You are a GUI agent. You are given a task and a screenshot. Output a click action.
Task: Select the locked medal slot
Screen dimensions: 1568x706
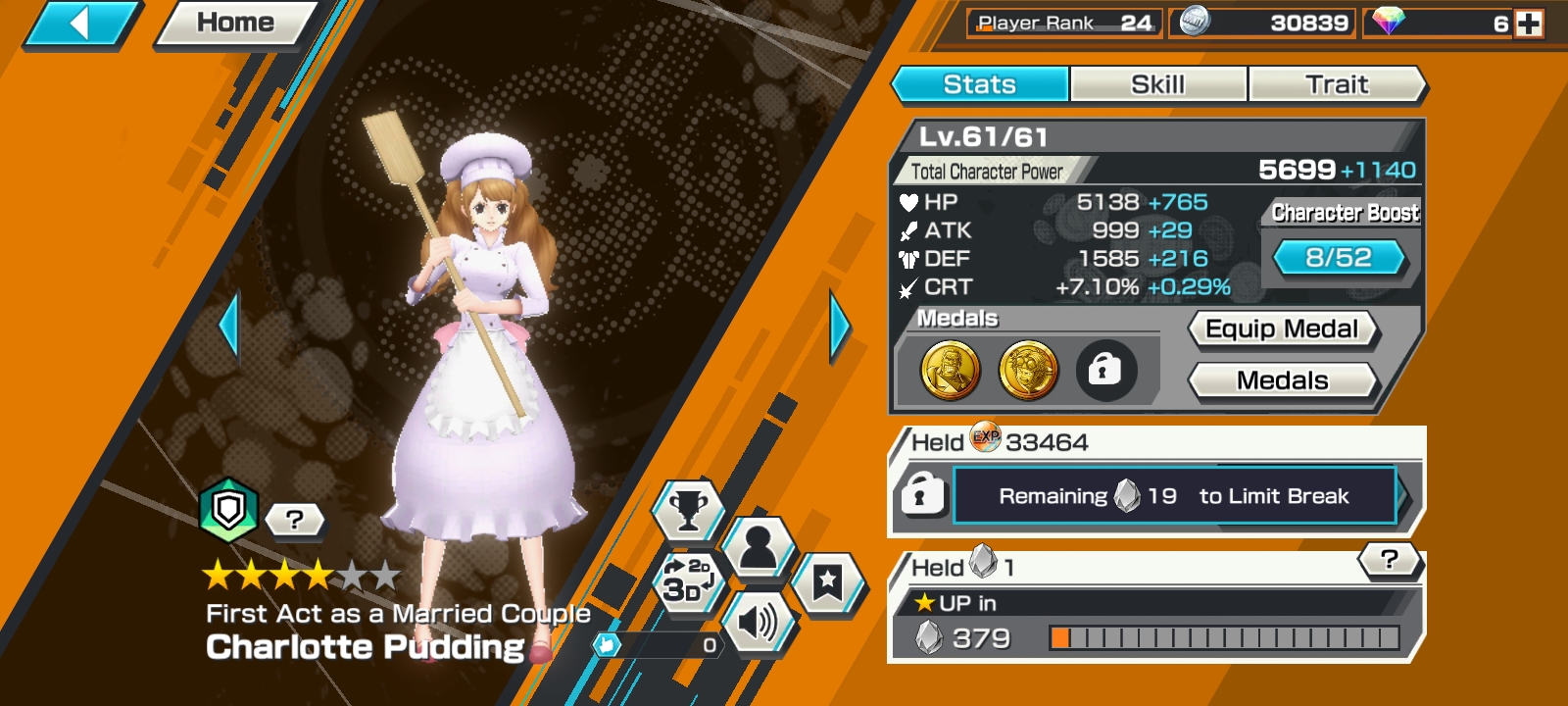(1104, 371)
